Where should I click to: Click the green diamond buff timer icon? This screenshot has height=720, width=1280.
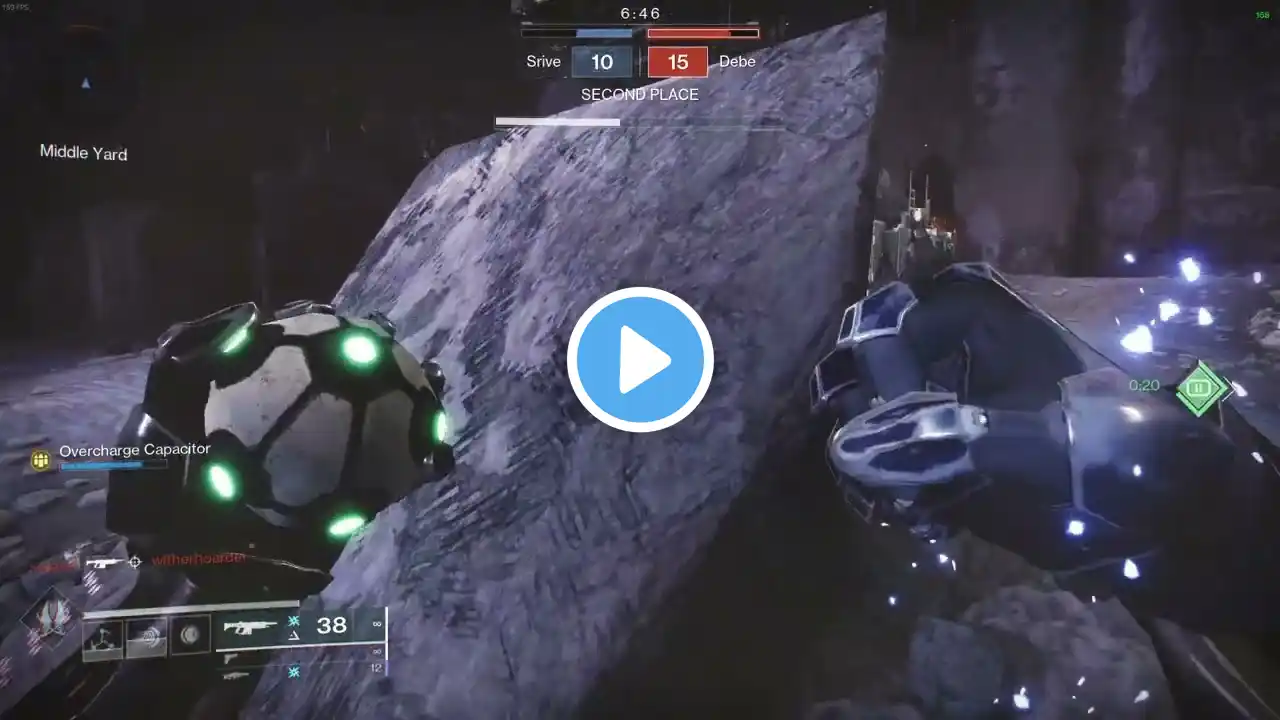(x=1202, y=387)
